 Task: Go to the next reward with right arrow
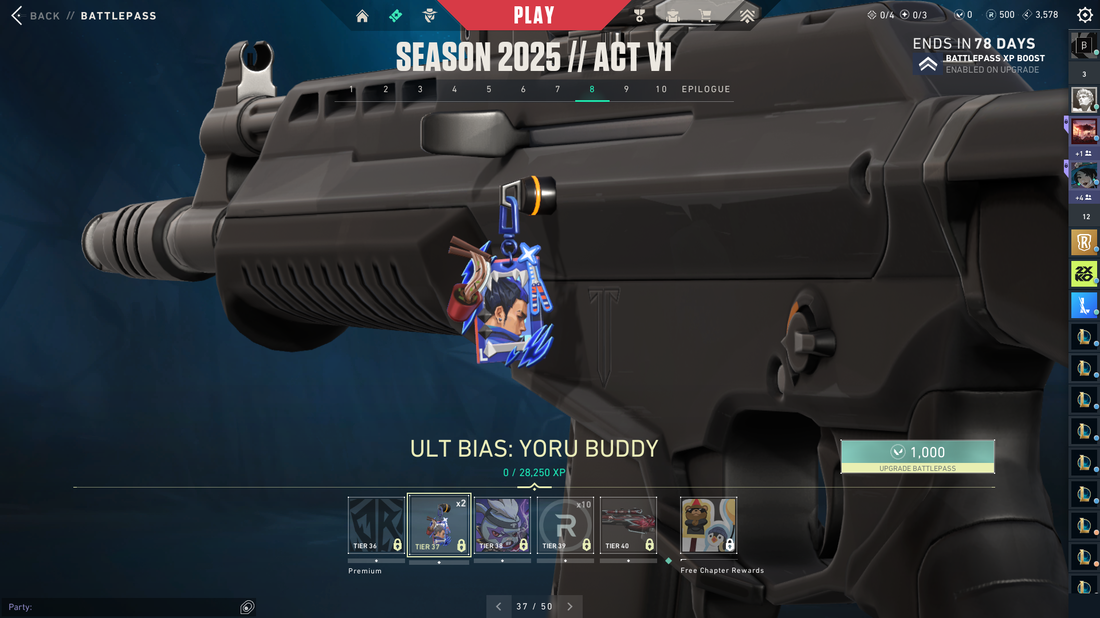click(x=570, y=606)
